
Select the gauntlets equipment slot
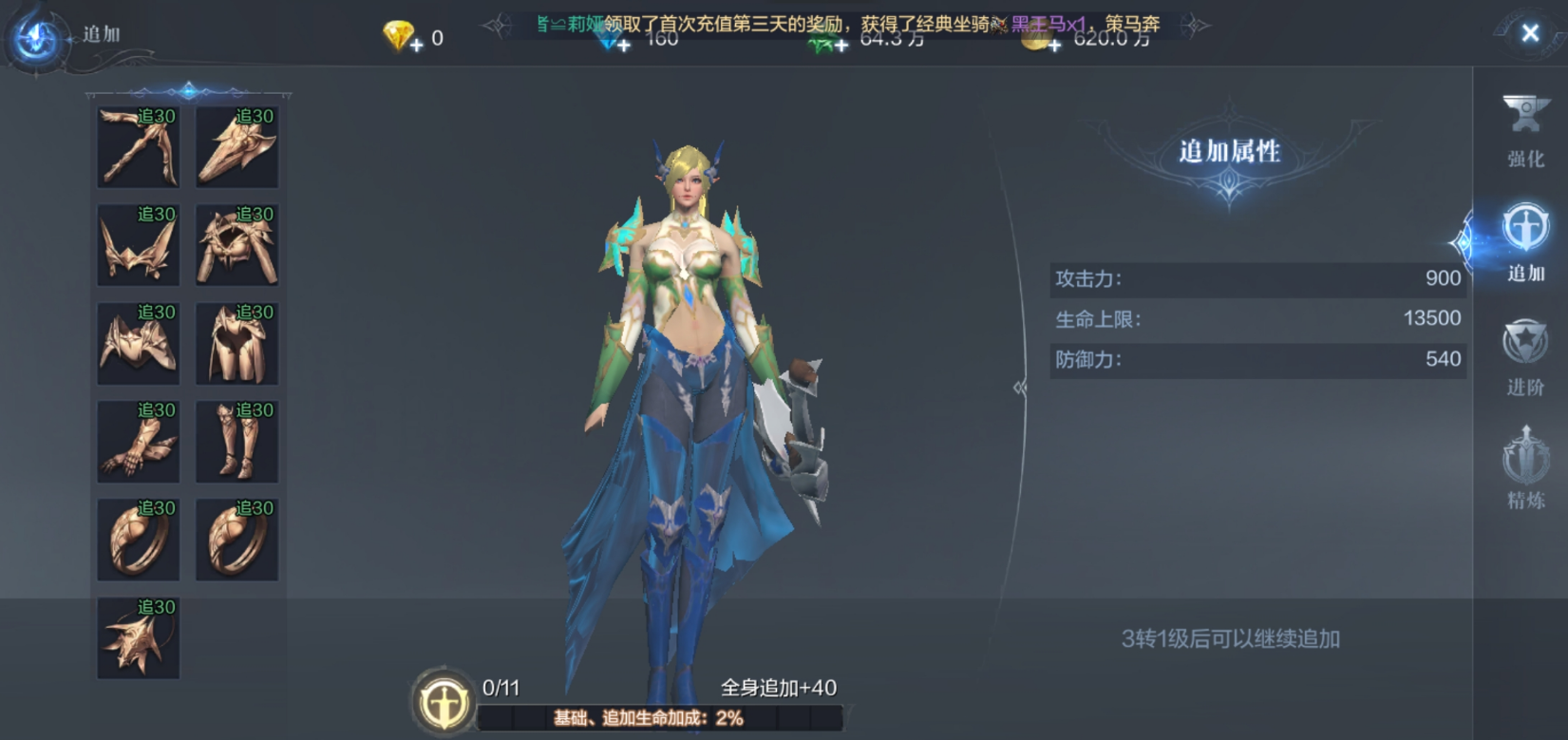pyautogui.click(x=139, y=441)
